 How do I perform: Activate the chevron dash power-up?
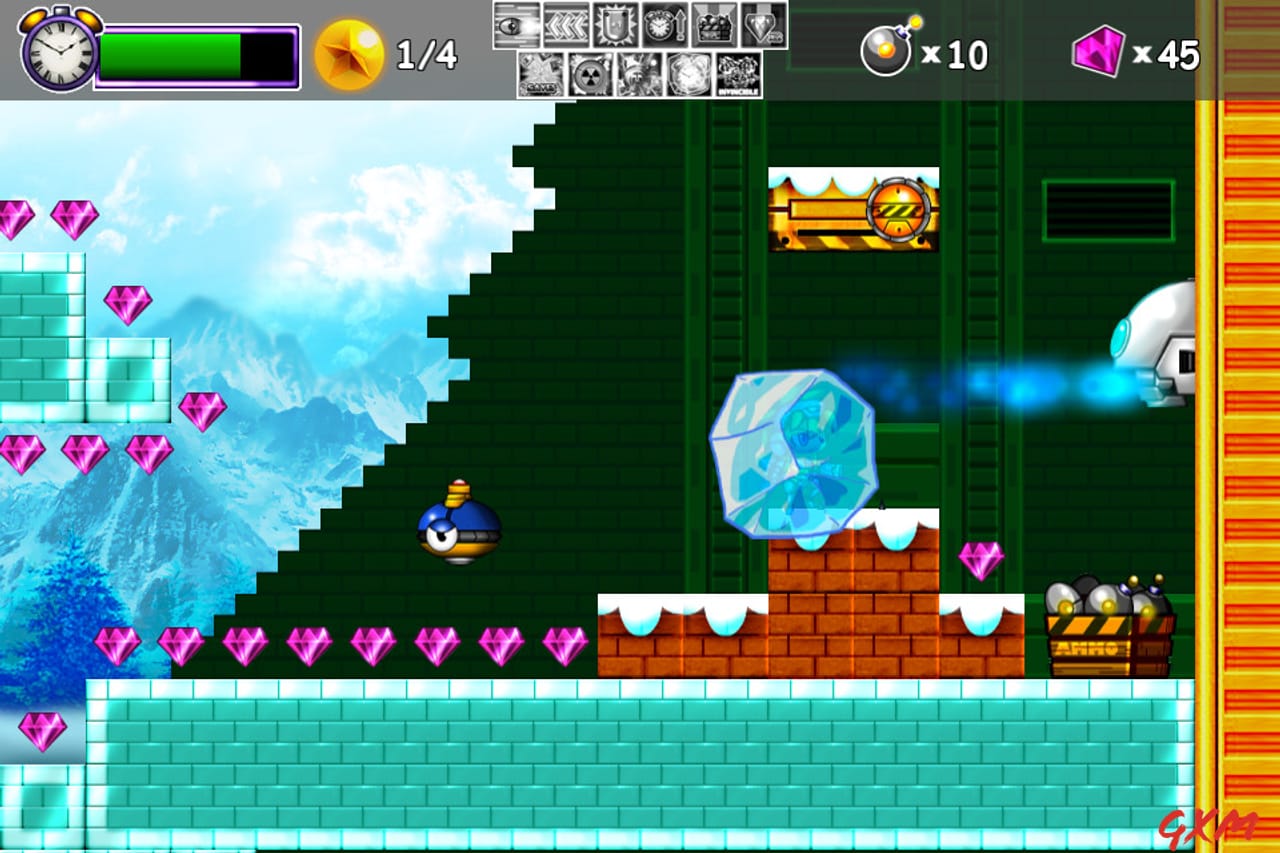pos(565,25)
